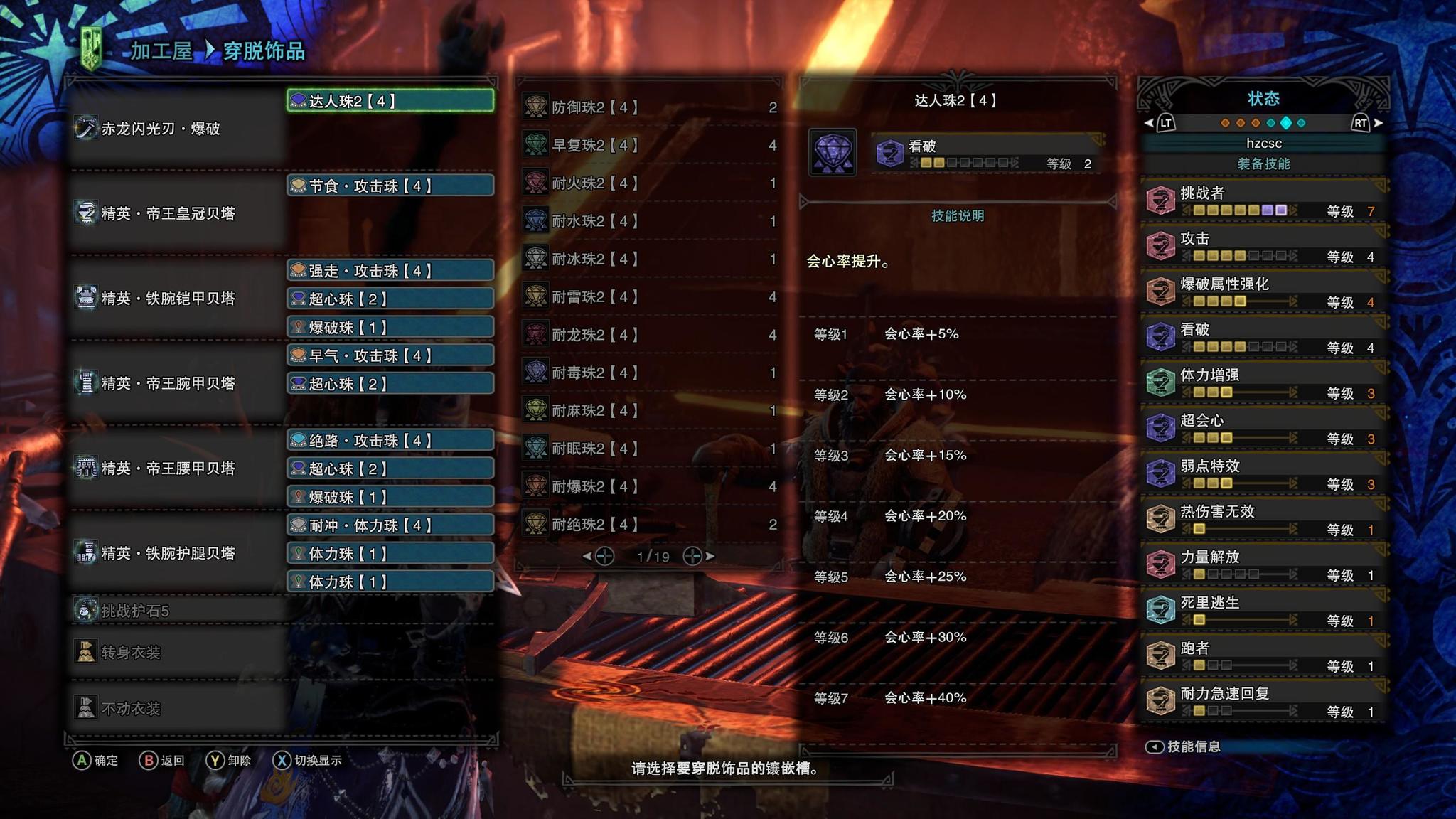Select the 耐爆珠2【4】 decoration

click(x=649, y=487)
